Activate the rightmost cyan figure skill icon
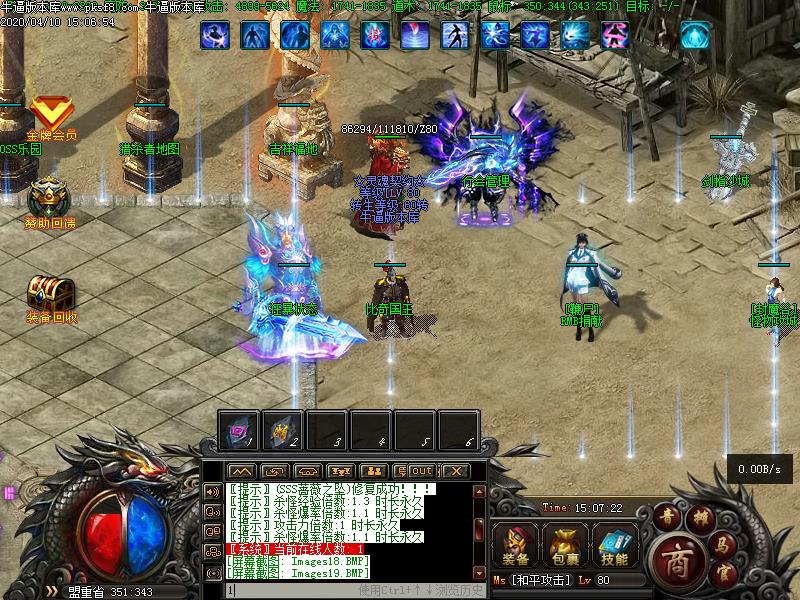 [x=695, y=36]
